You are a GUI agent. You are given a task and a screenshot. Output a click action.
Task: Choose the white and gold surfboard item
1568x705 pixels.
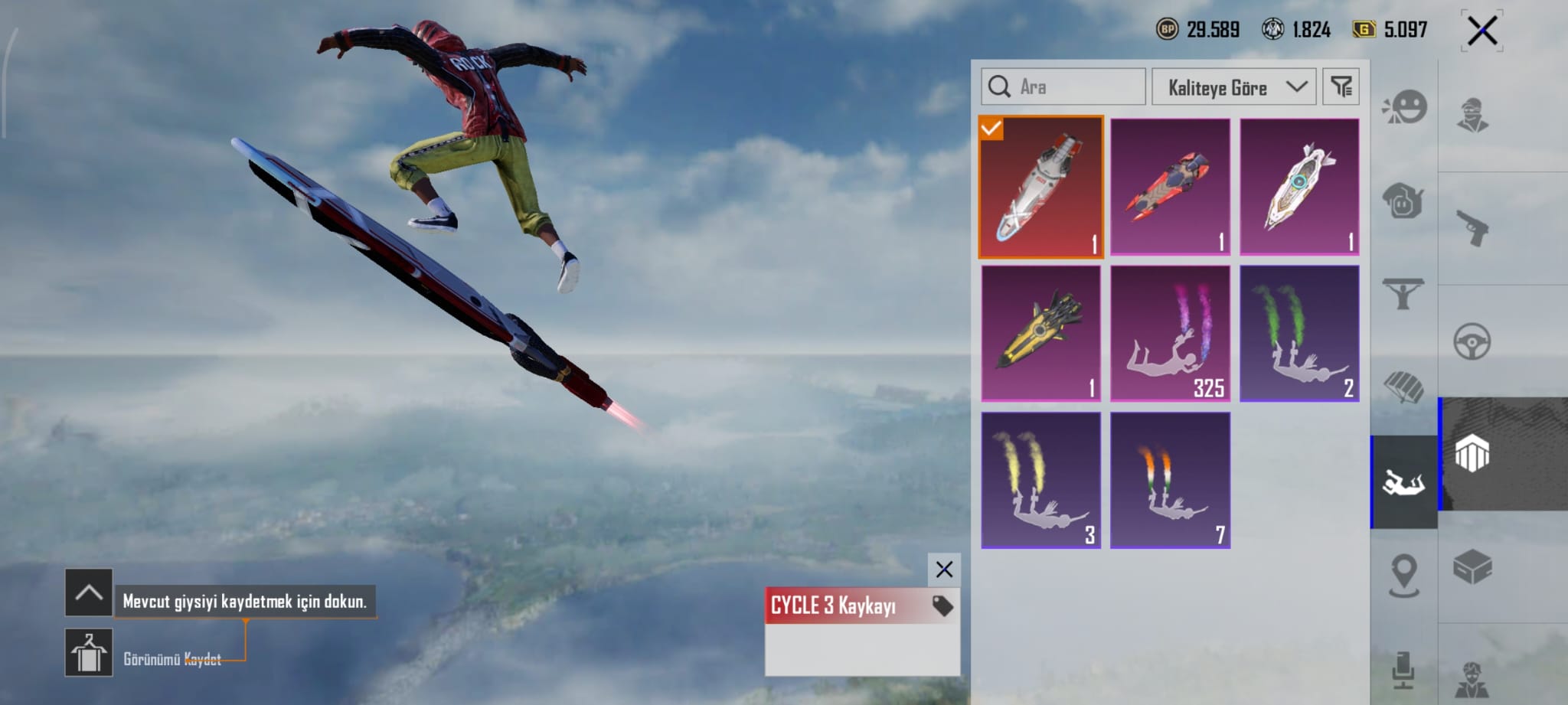1299,187
